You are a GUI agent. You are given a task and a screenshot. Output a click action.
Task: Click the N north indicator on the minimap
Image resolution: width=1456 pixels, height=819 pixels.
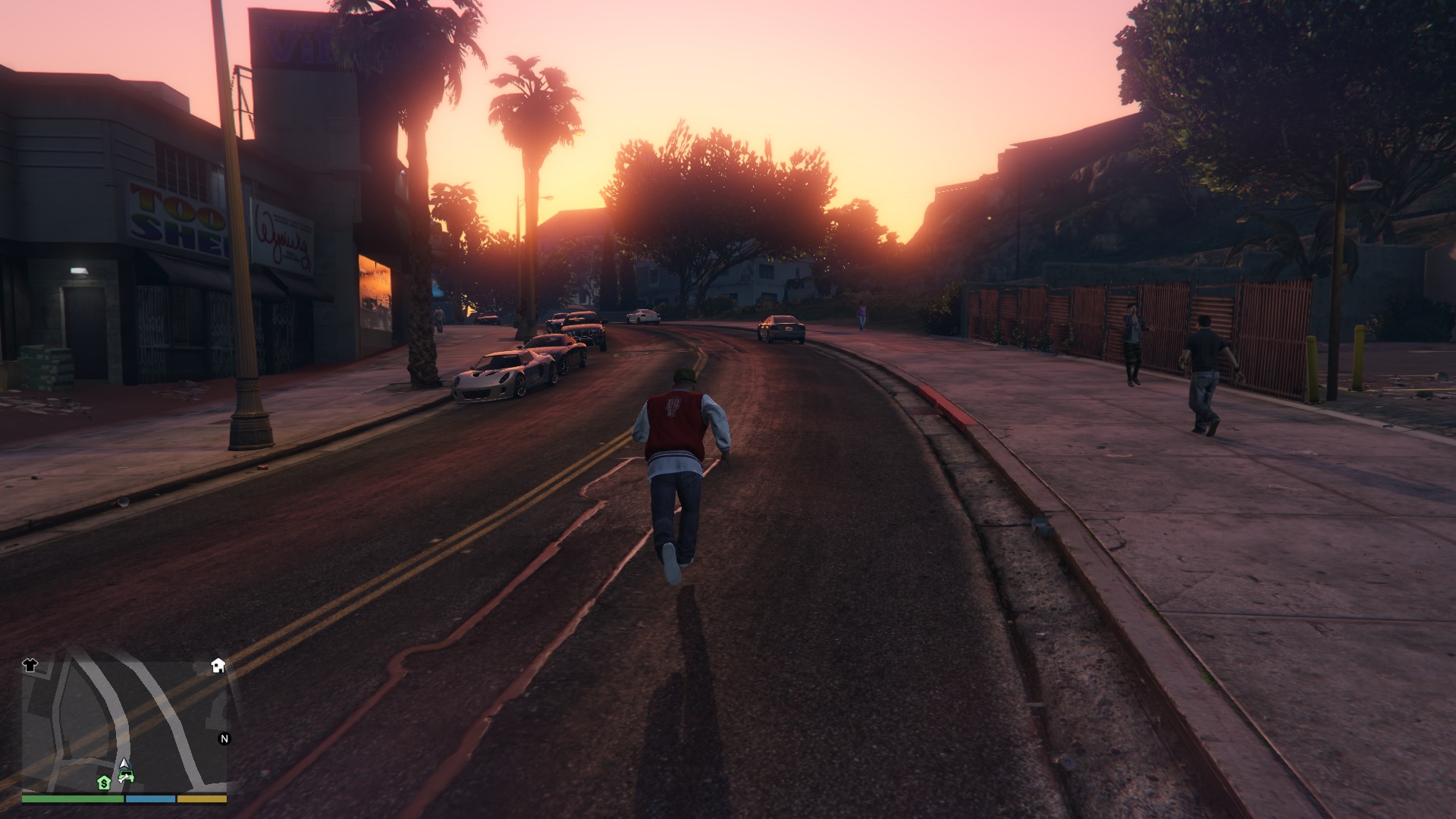pos(224,739)
